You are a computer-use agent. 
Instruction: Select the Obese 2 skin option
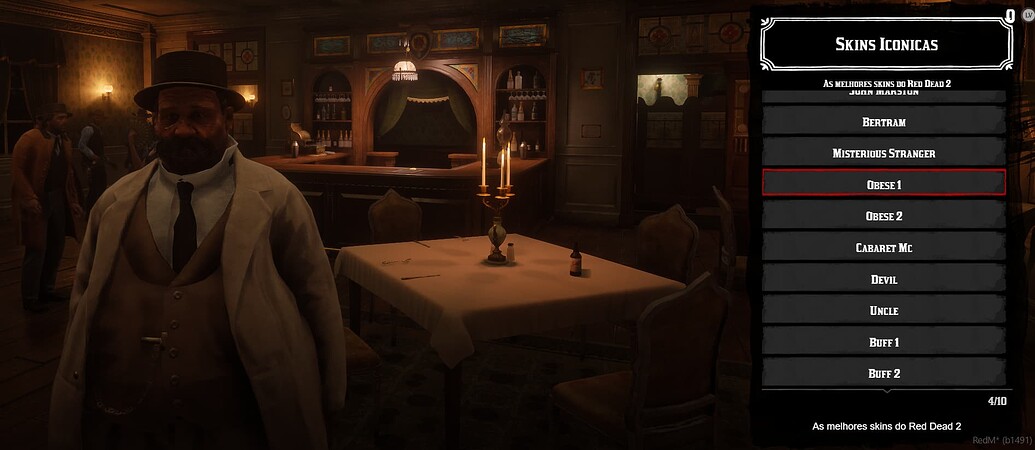tap(883, 215)
